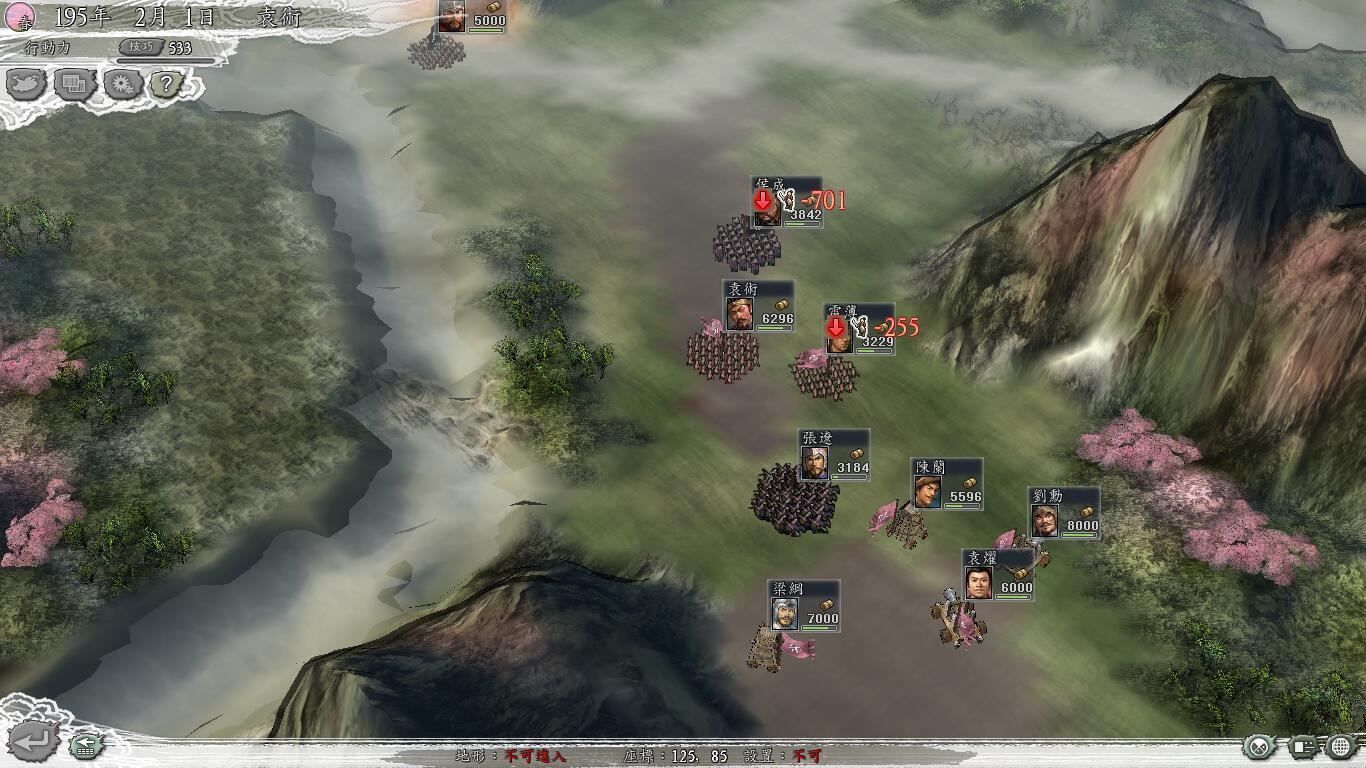Open the China map overview icon
1366x768 pixels.
click(26, 85)
